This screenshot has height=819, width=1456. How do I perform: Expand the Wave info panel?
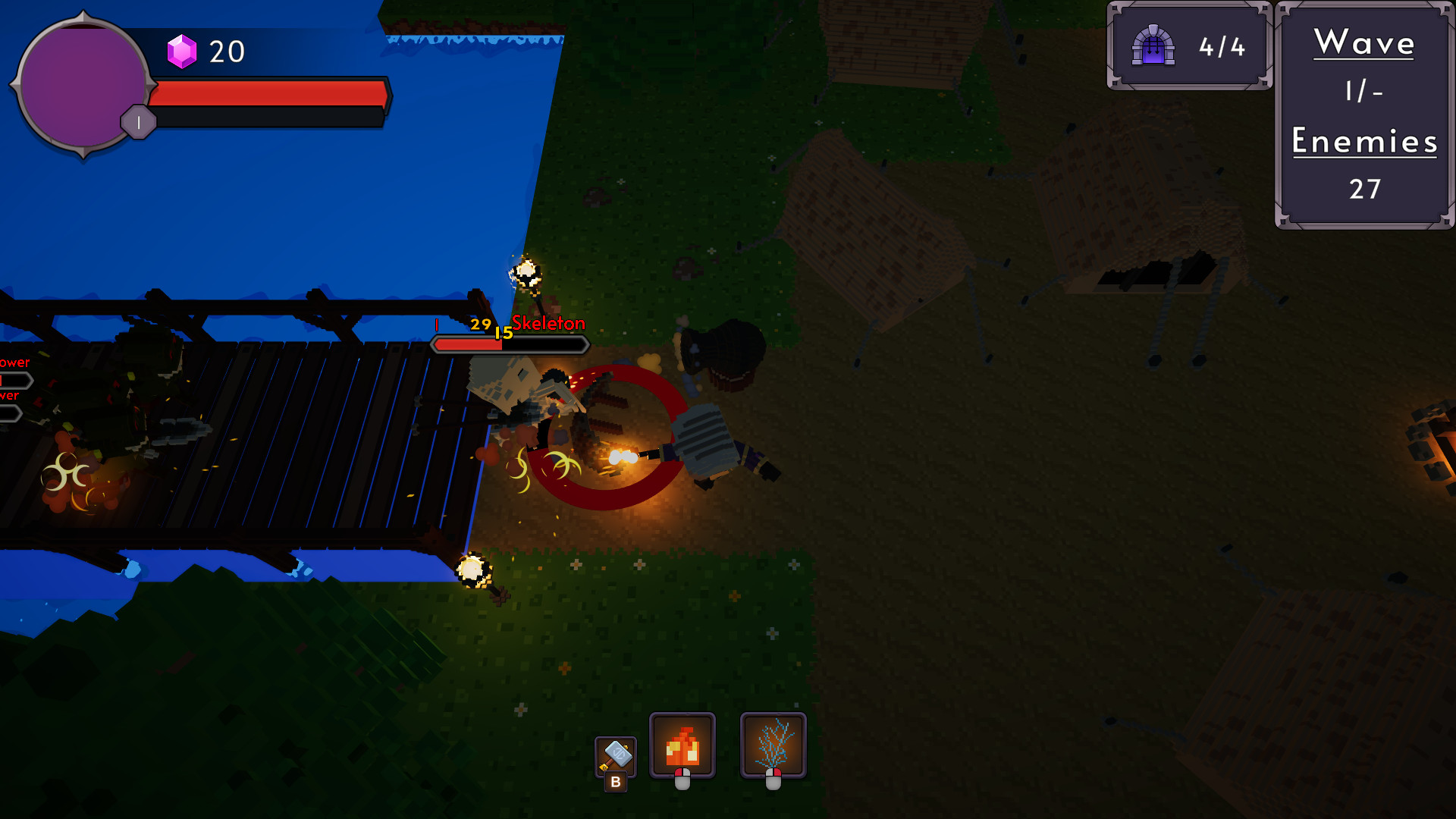click(1363, 114)
